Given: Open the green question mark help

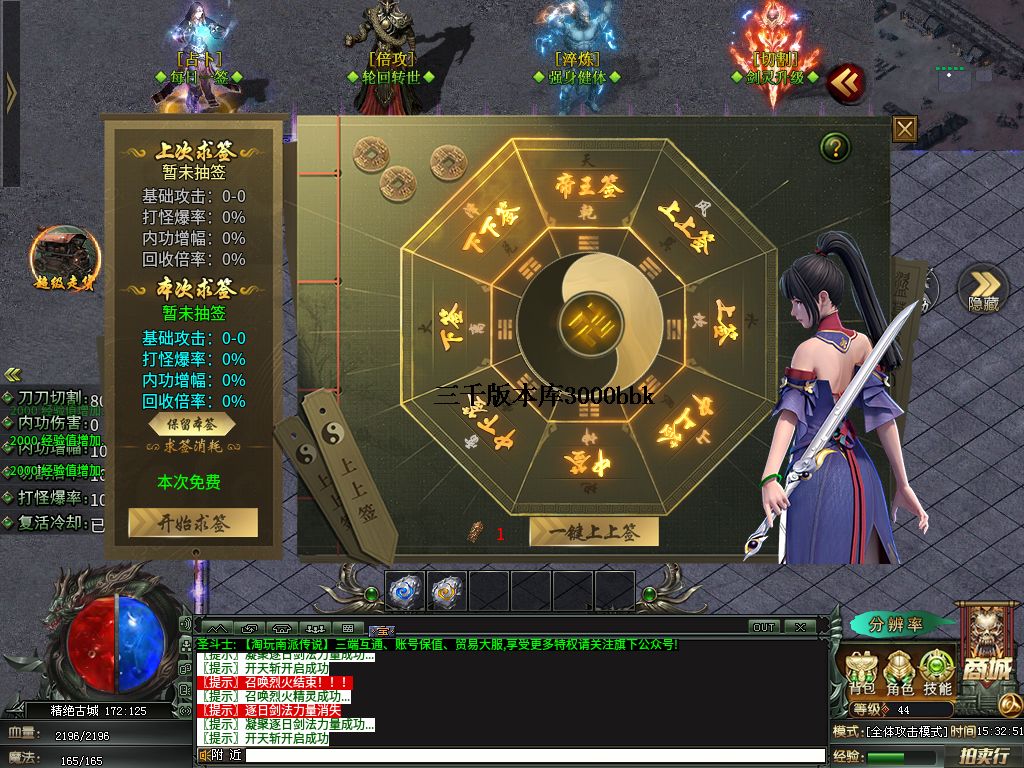Looking at the screenshot, I should pos(835,148).
